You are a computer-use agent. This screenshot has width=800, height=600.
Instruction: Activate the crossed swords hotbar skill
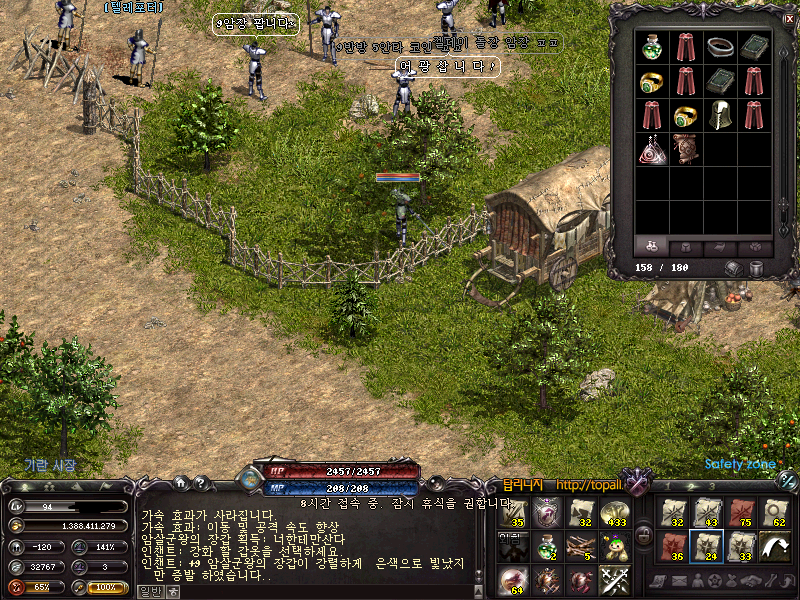click(x=613, y=580)
